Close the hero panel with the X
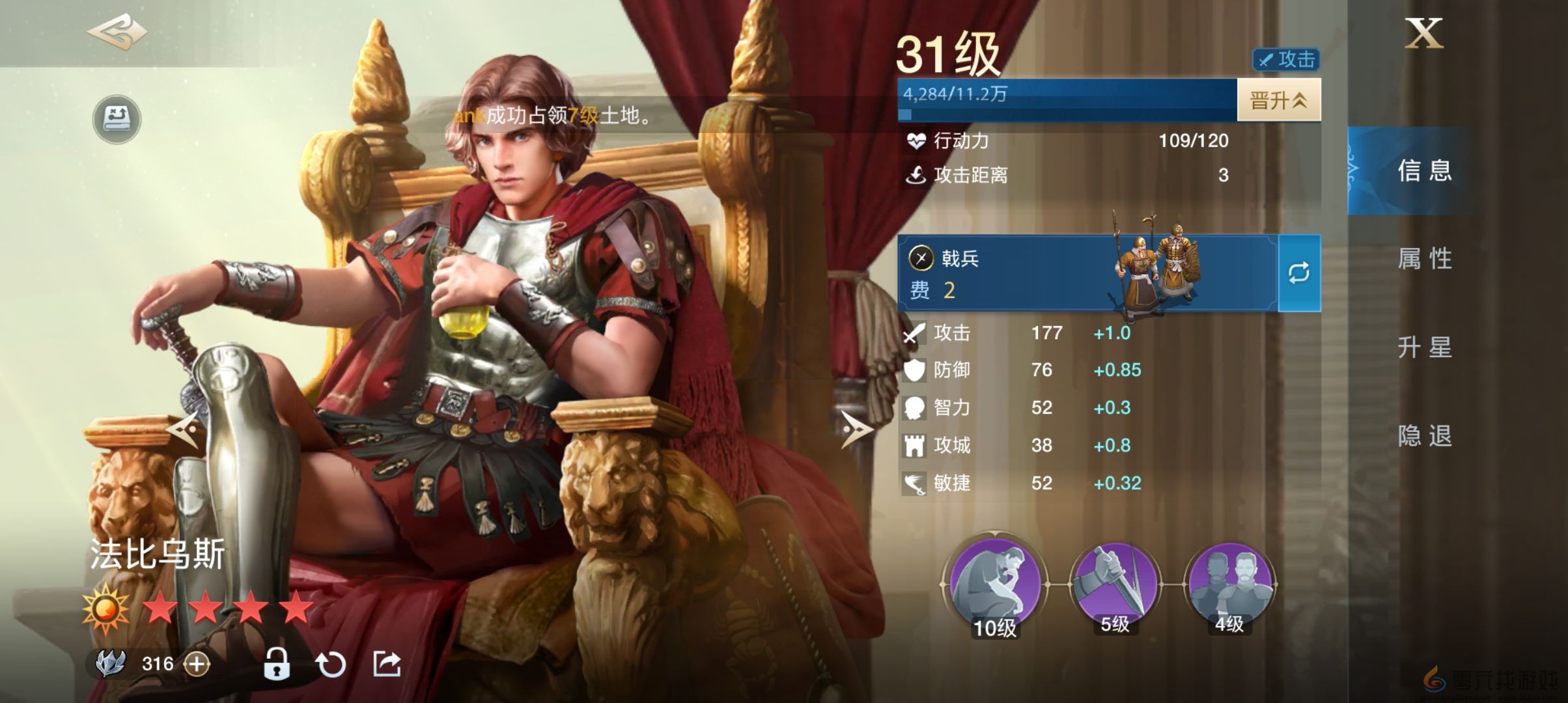The width and height of the screenshot is (1568, 703). (x=1424, y=34)
